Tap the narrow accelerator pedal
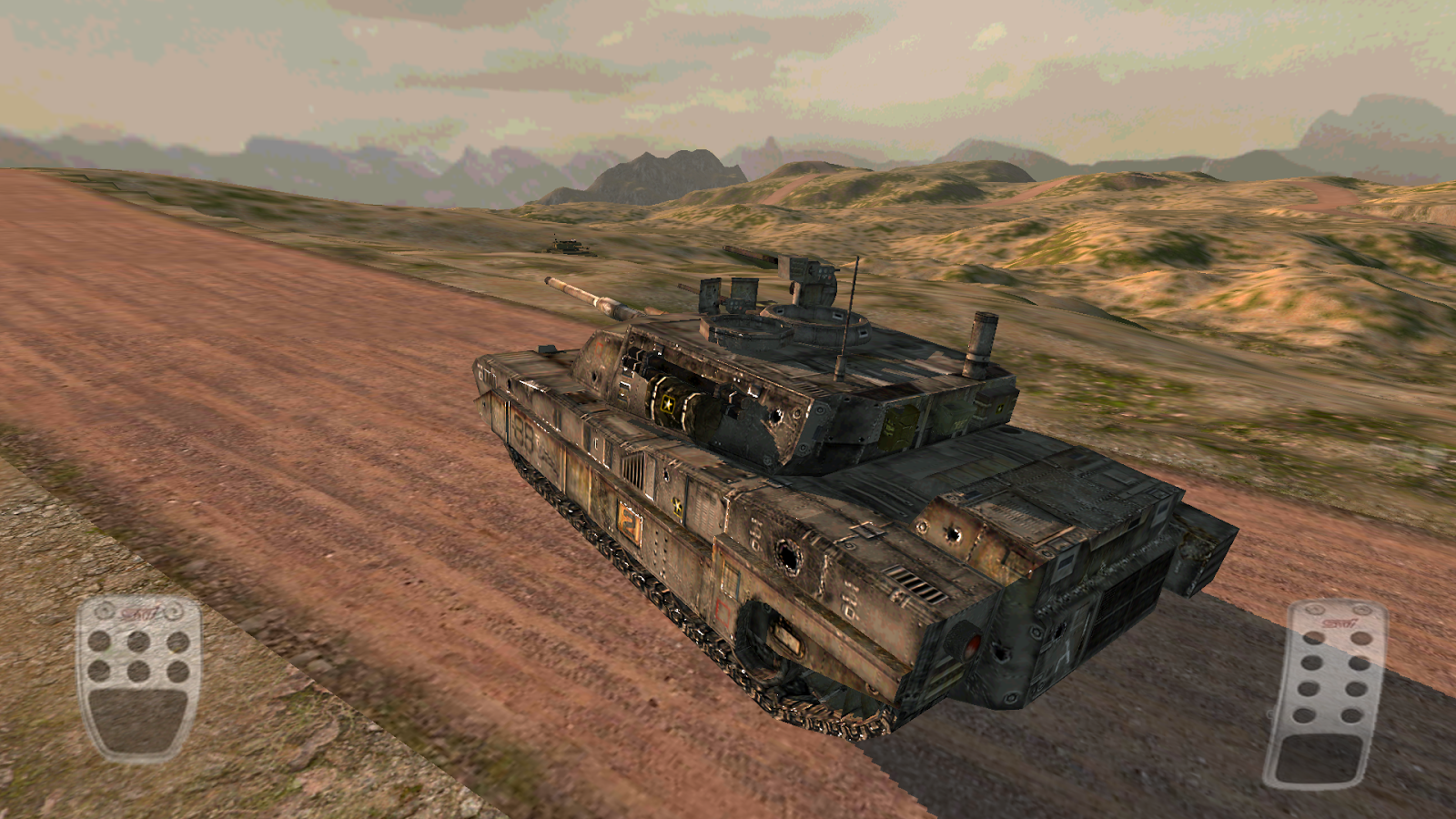 coord(1328,694)
